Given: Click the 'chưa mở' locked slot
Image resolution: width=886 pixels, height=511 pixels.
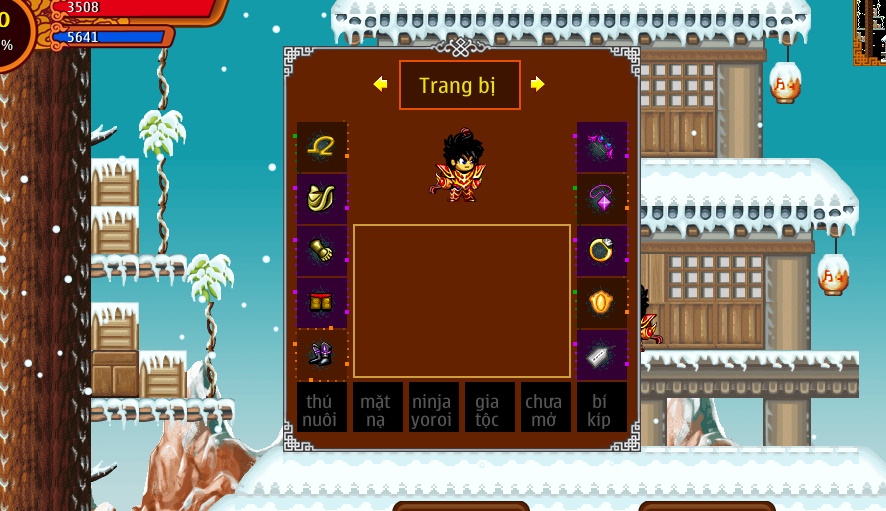Looking at the screenshot, I should [x=546, y=408].
